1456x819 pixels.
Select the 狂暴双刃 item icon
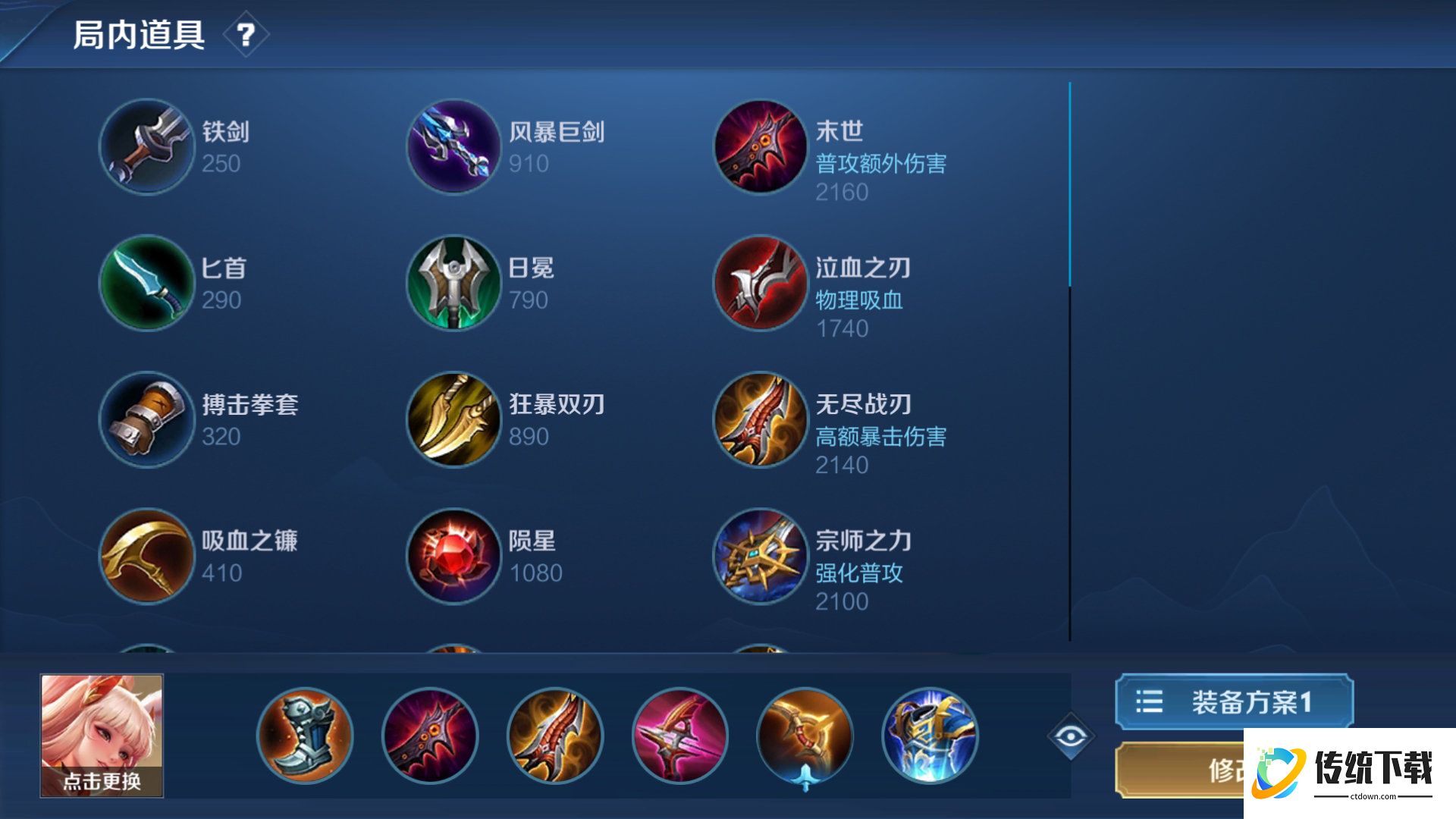pos(453,419)
